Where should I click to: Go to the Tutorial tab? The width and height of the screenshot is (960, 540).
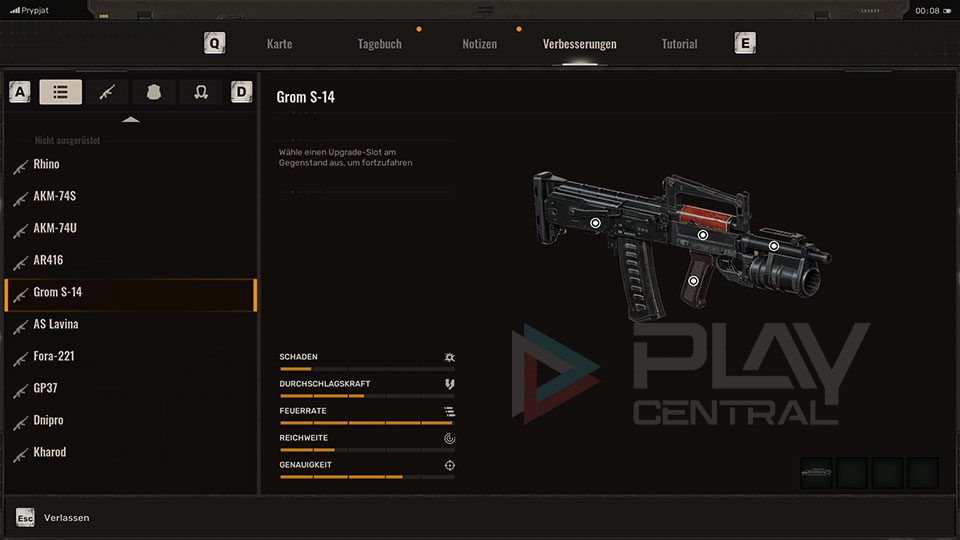tap(679, 44)
